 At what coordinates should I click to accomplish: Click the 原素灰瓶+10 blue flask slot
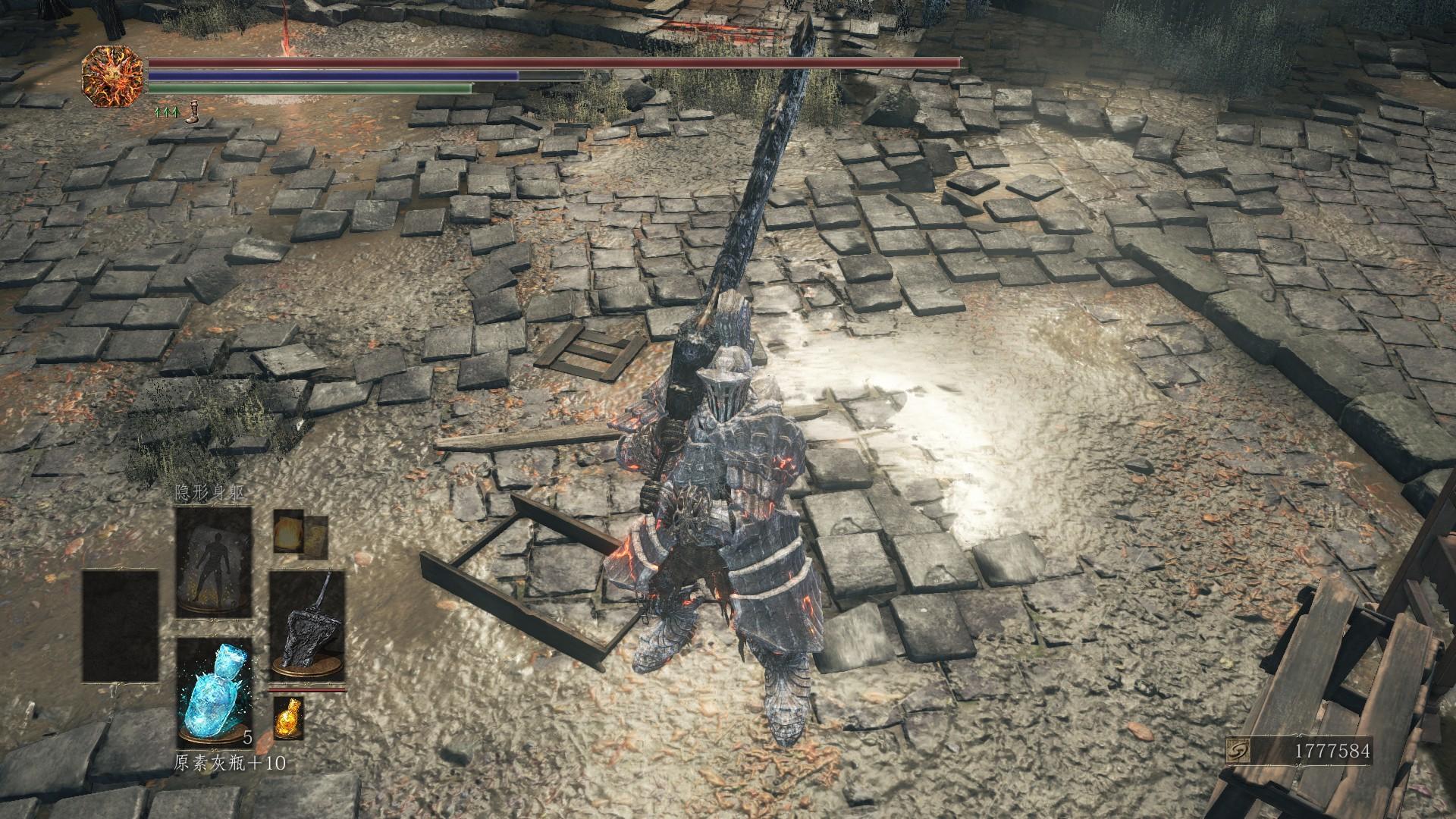(x=214, y=691)
